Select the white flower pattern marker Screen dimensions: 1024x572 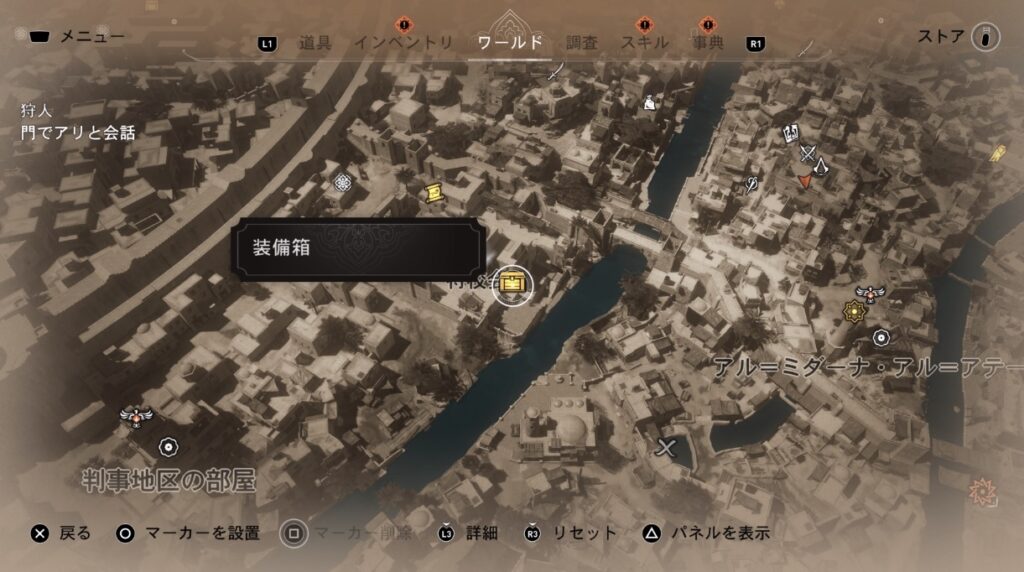[x=343, y=181]
